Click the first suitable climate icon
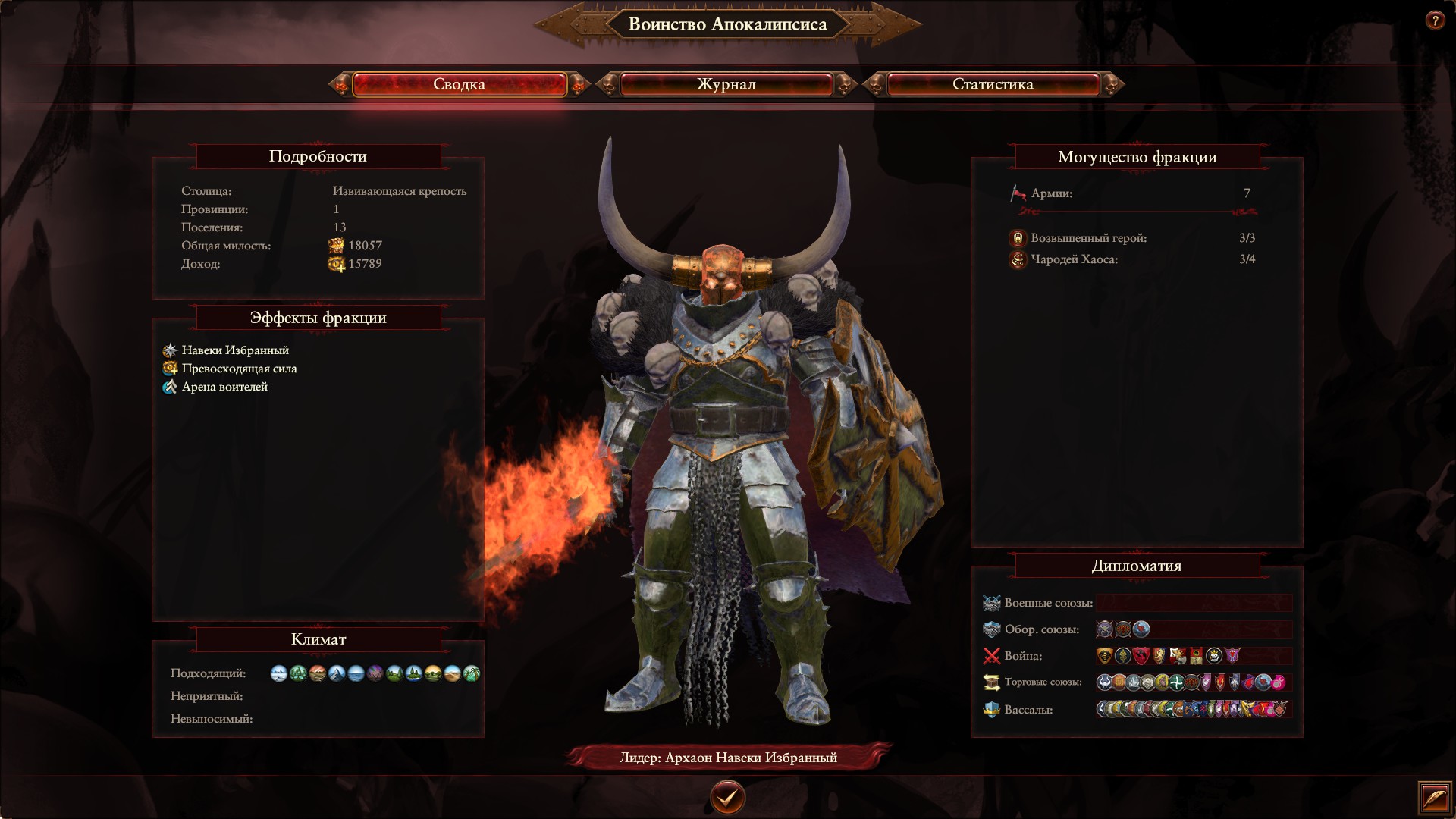 click(x=279, y=673)
